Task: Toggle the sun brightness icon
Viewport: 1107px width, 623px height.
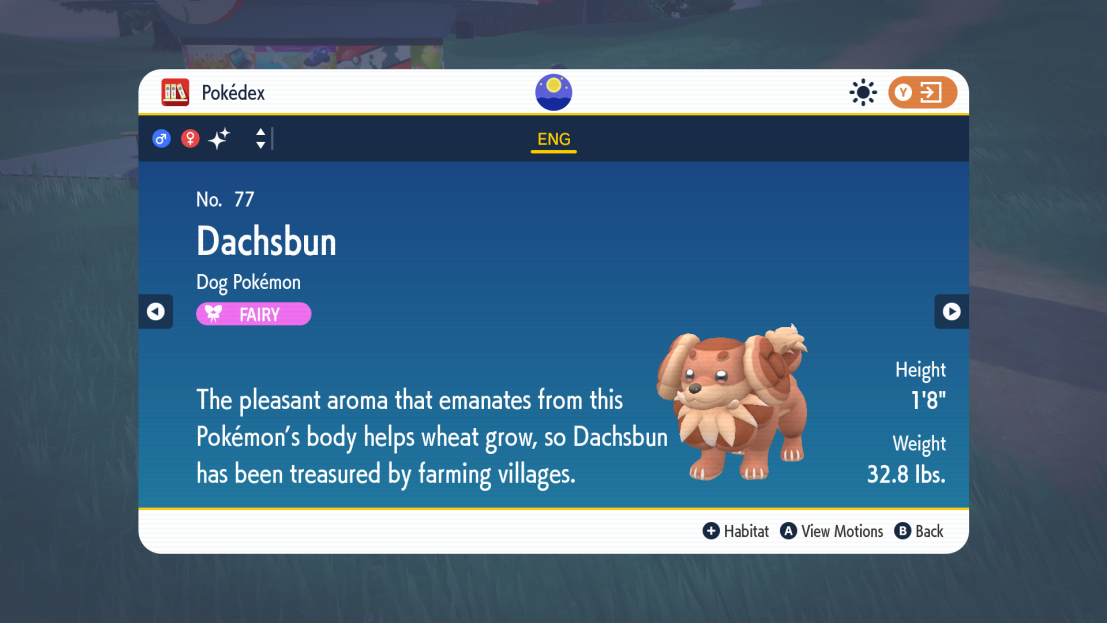Action: pos(862,93)
